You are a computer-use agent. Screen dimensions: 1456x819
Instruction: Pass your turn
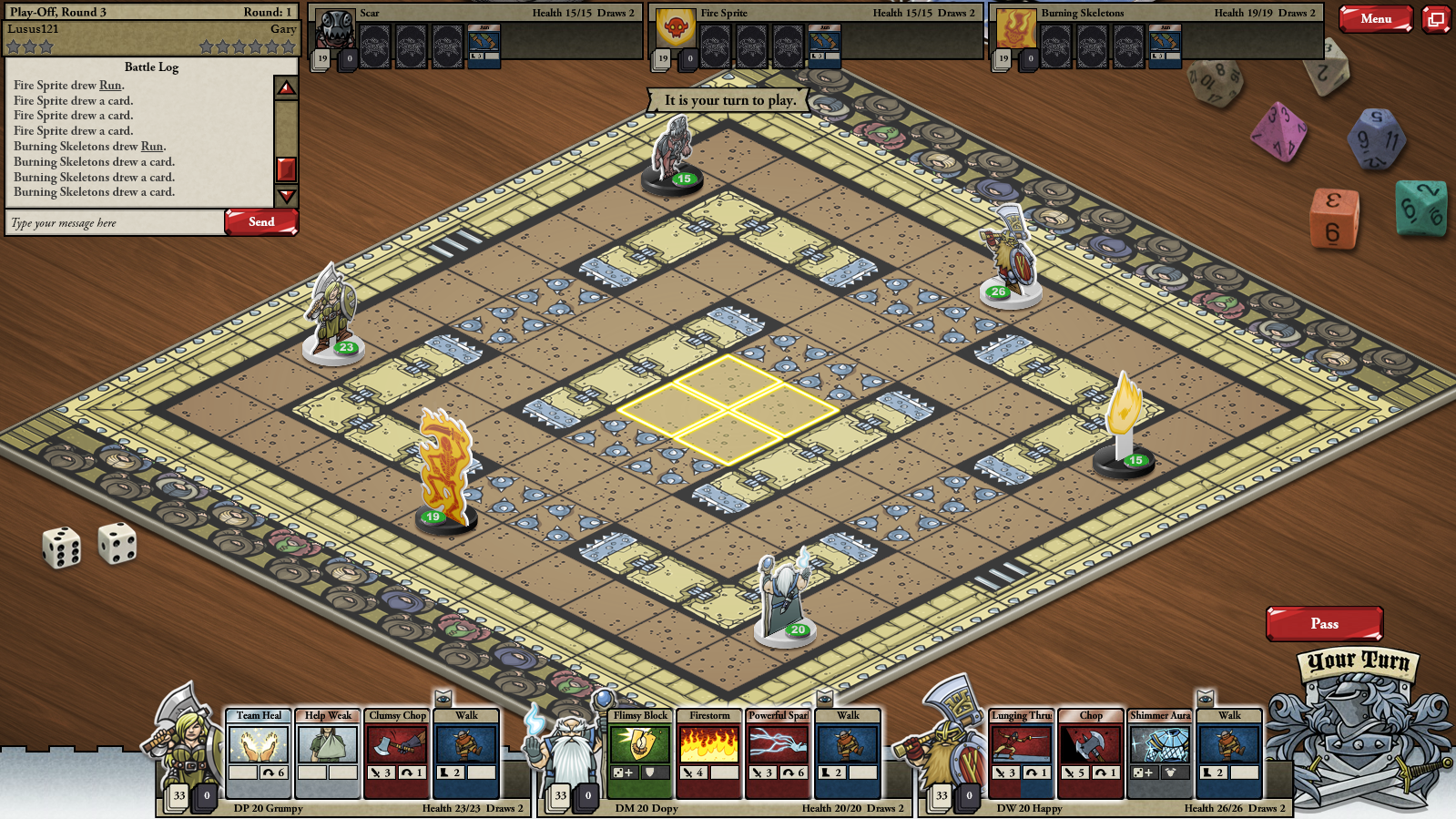[1324, 624]
